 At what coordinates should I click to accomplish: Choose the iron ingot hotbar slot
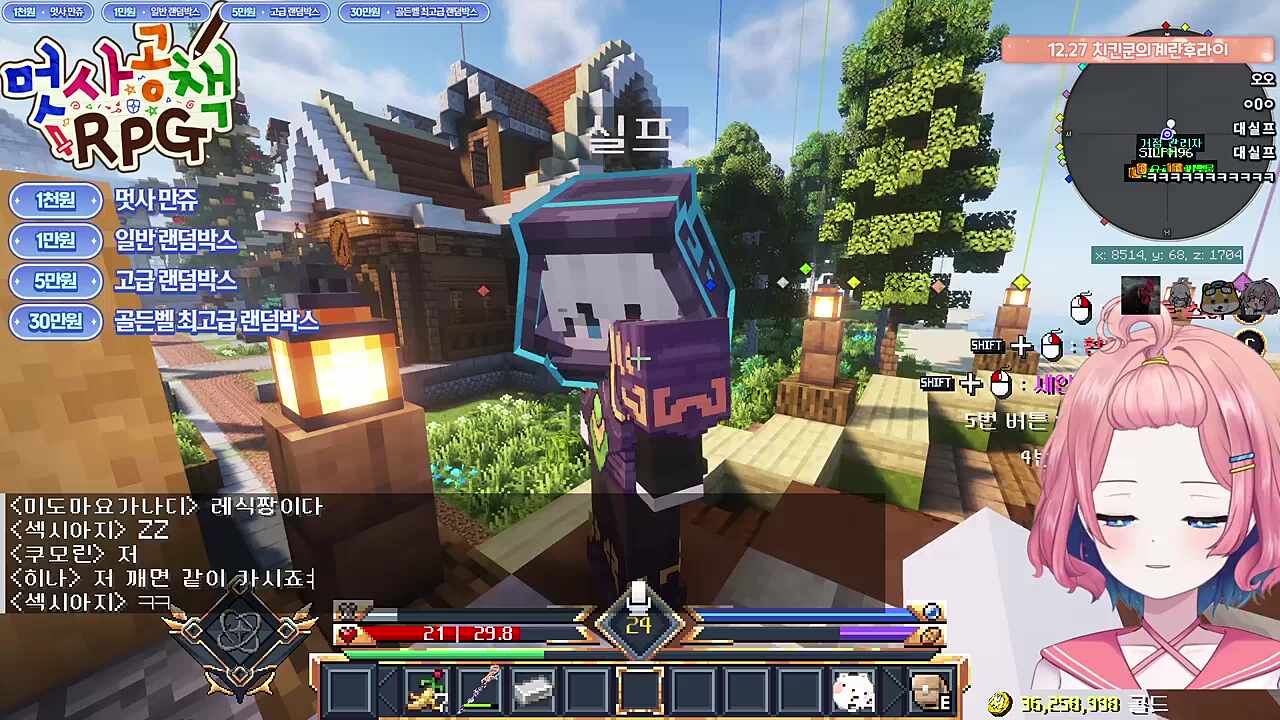(533, 690)
